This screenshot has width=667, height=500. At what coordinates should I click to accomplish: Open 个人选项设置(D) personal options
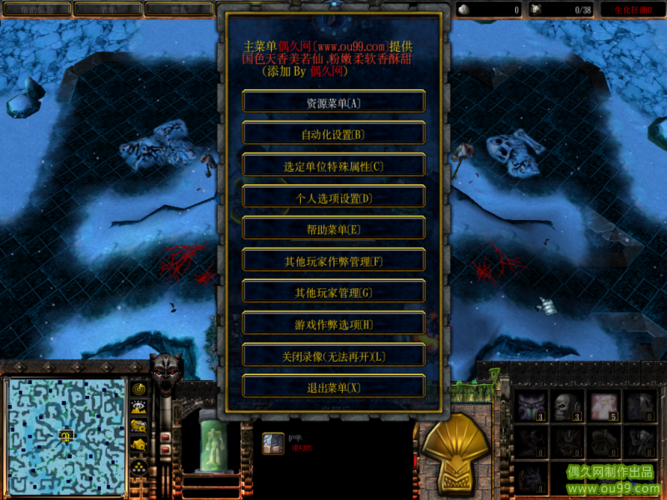[333, 198]
